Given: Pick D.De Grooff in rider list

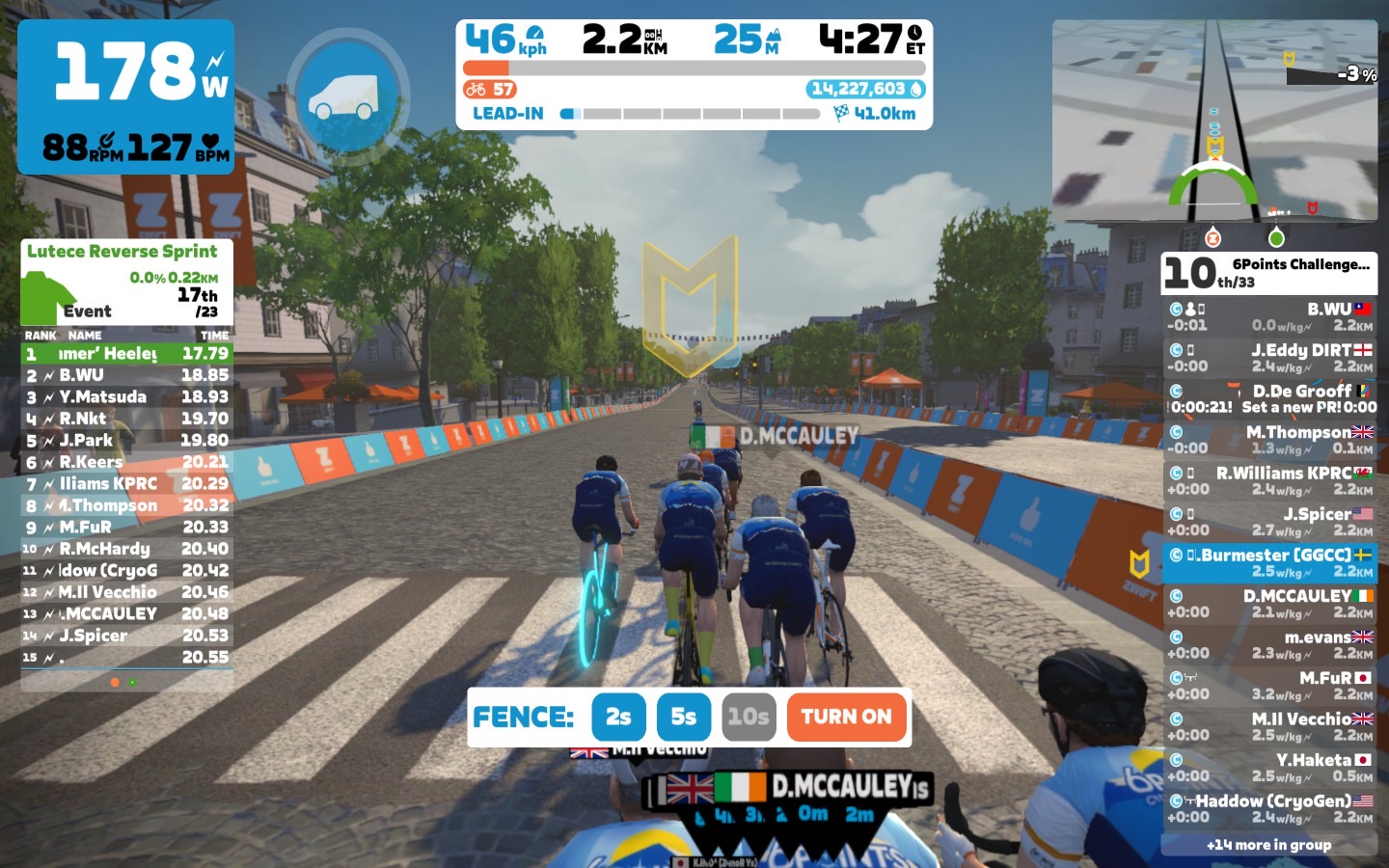Looking at the screenshot, I should [1269, 398].
